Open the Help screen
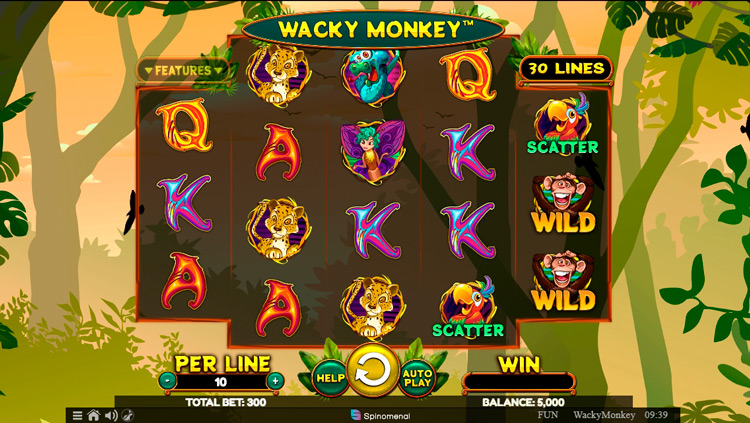750x423 pixels. (329, 377)
